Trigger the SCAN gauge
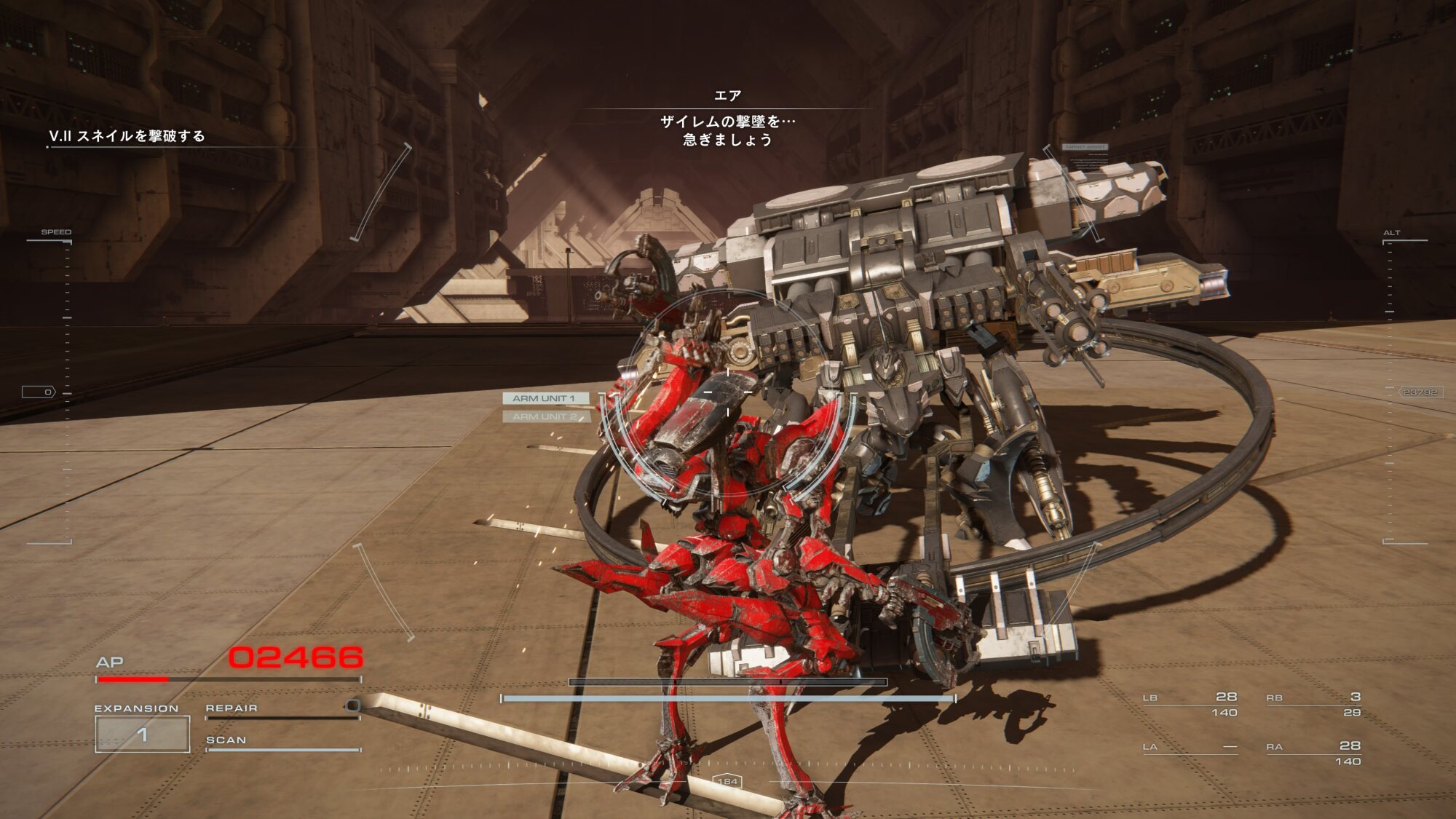1456x819 pixels. pos(282,744)
